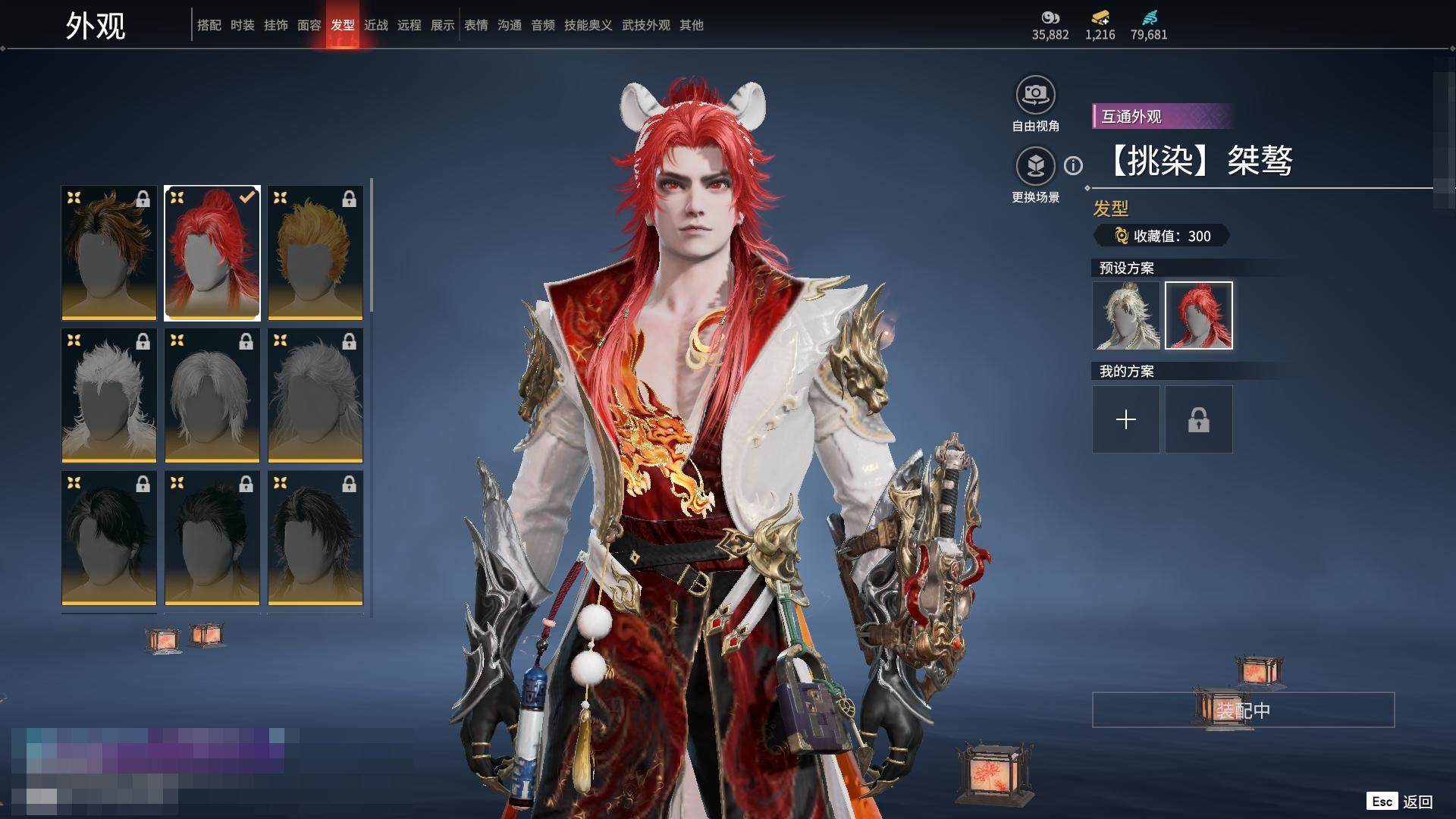
Task: Select the 挂饰 tab
Action: point(275,25)
